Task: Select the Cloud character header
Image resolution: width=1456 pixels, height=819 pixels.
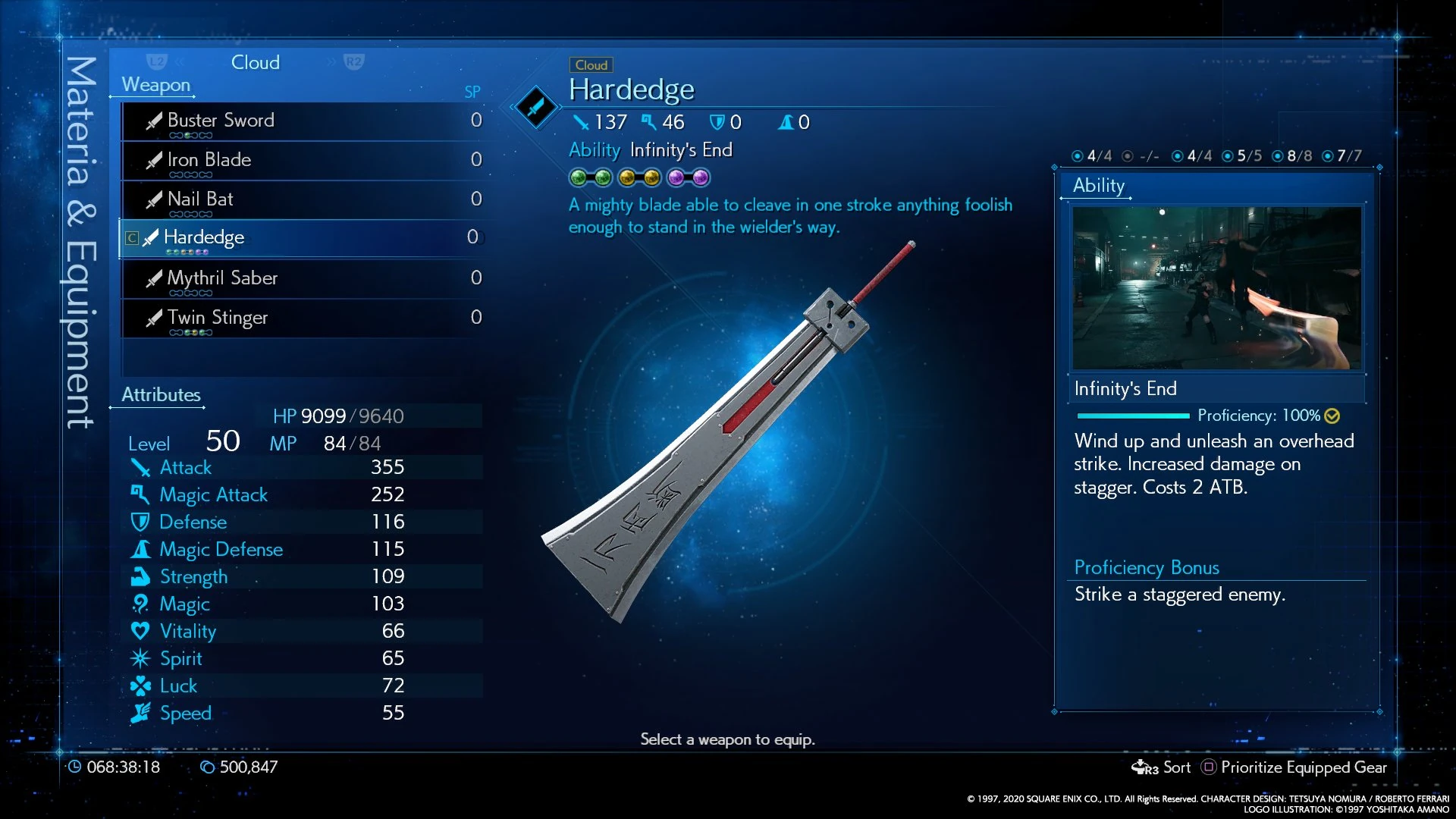Action: [x=256, y=62]
